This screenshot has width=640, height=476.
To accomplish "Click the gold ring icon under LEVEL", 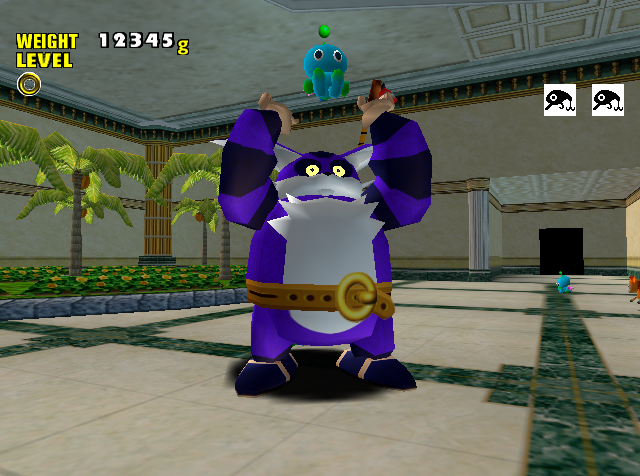I will (x=29, y=84).
